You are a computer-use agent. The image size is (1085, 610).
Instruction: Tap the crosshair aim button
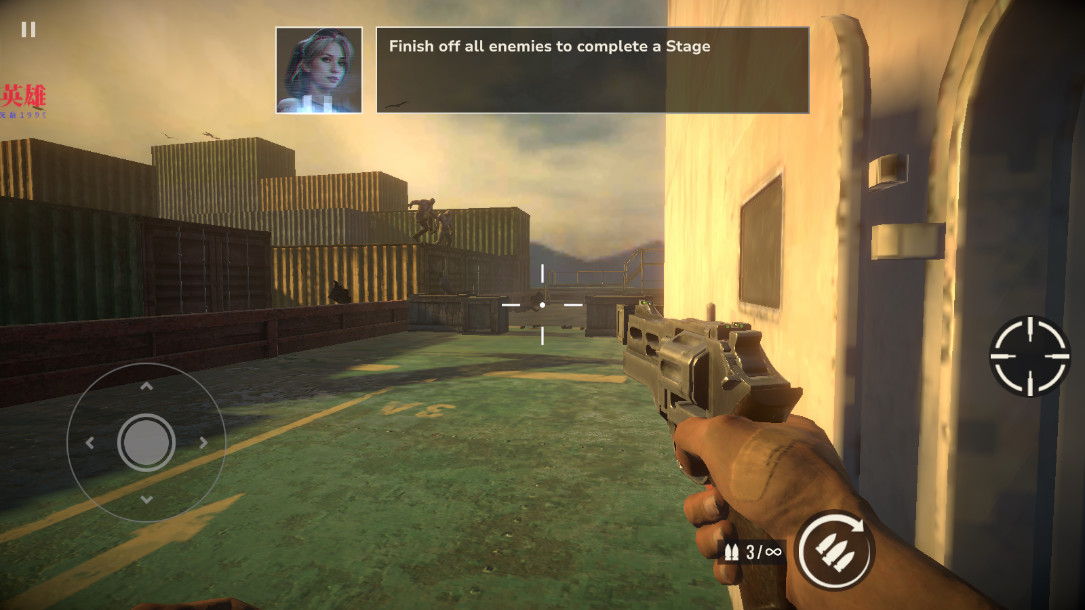coord(1029,356)
